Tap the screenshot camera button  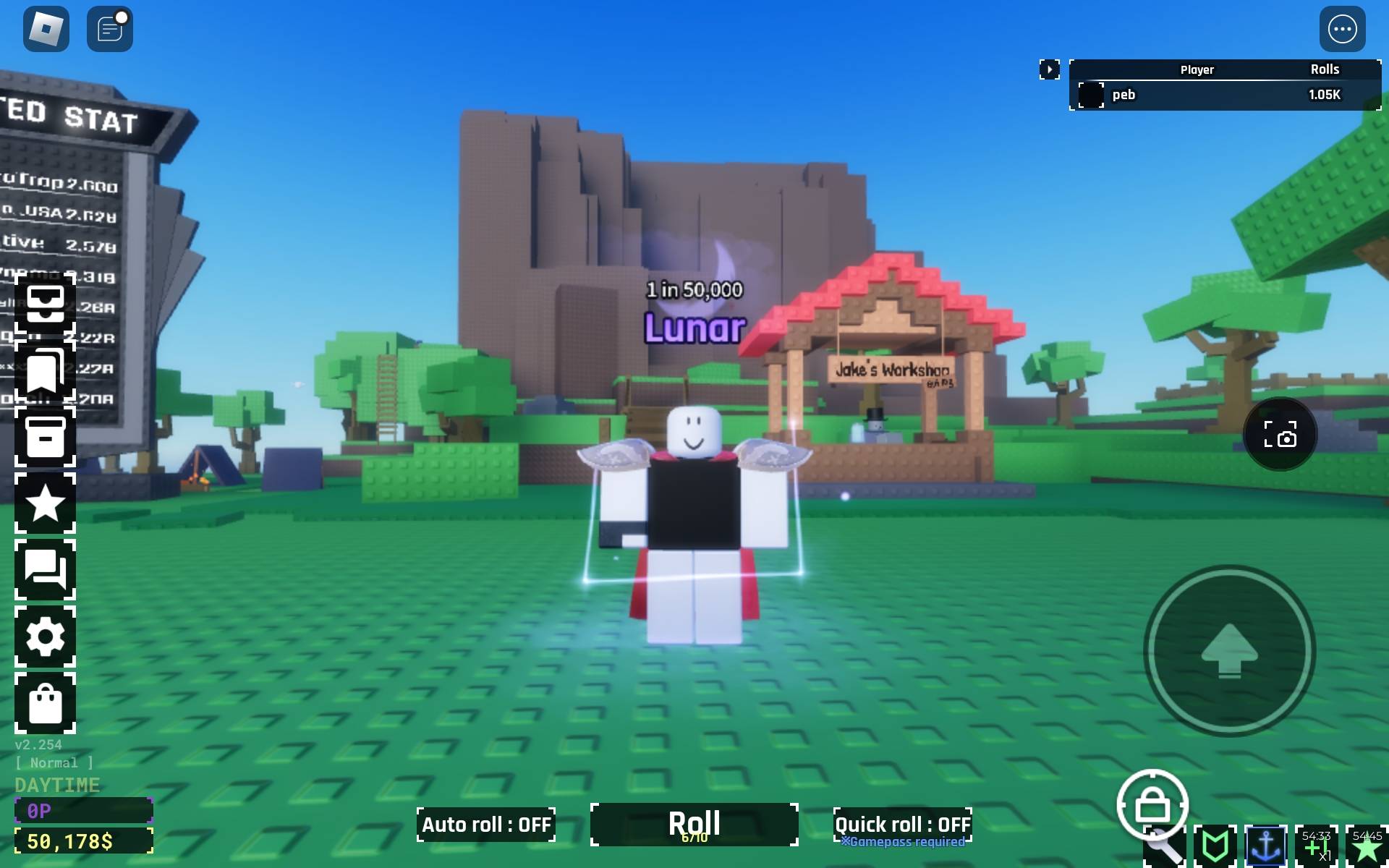point(1280,435)
